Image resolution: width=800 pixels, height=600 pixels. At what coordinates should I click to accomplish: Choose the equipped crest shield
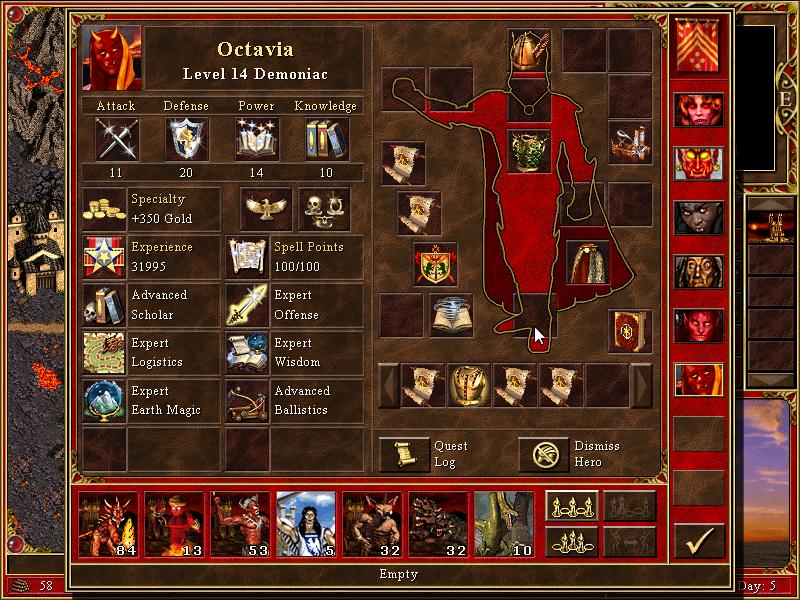tap(435, 264)
